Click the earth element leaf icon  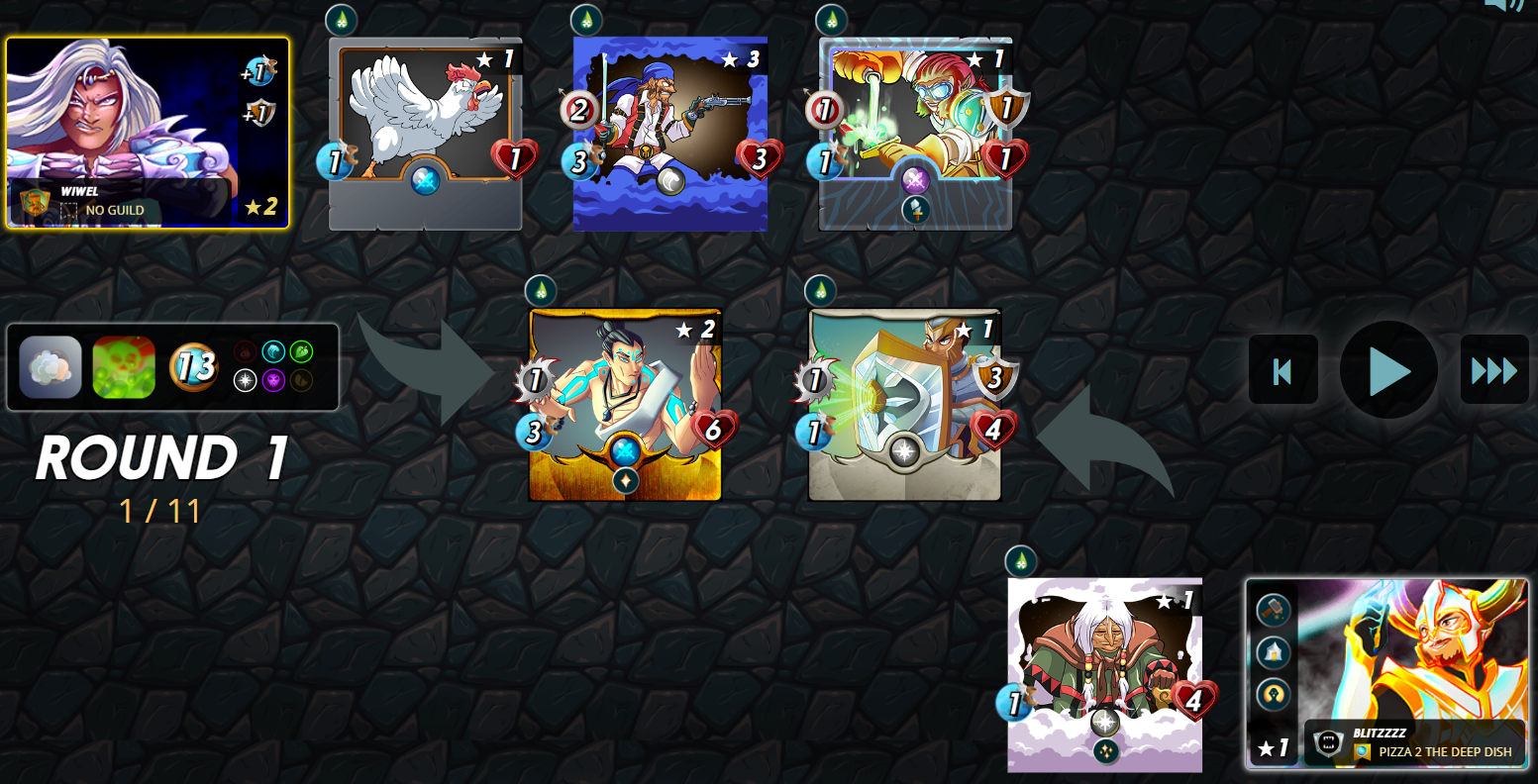coord(301,352)
